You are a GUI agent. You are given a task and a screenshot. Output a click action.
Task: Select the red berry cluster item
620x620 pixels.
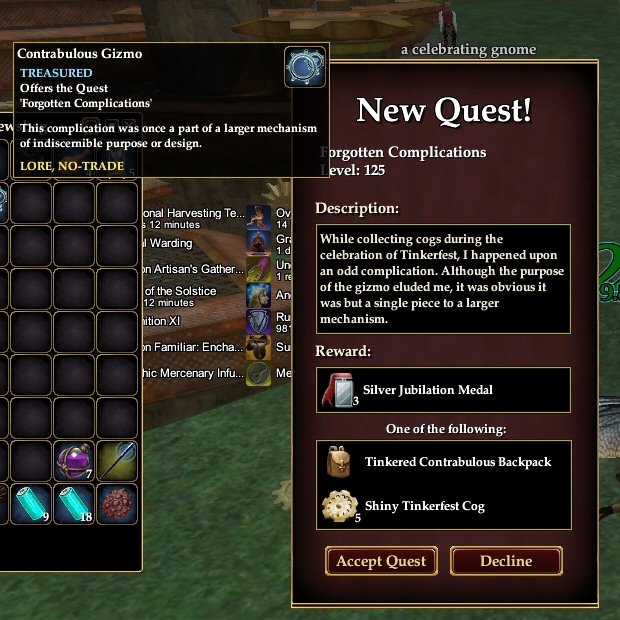click(117, 504)
